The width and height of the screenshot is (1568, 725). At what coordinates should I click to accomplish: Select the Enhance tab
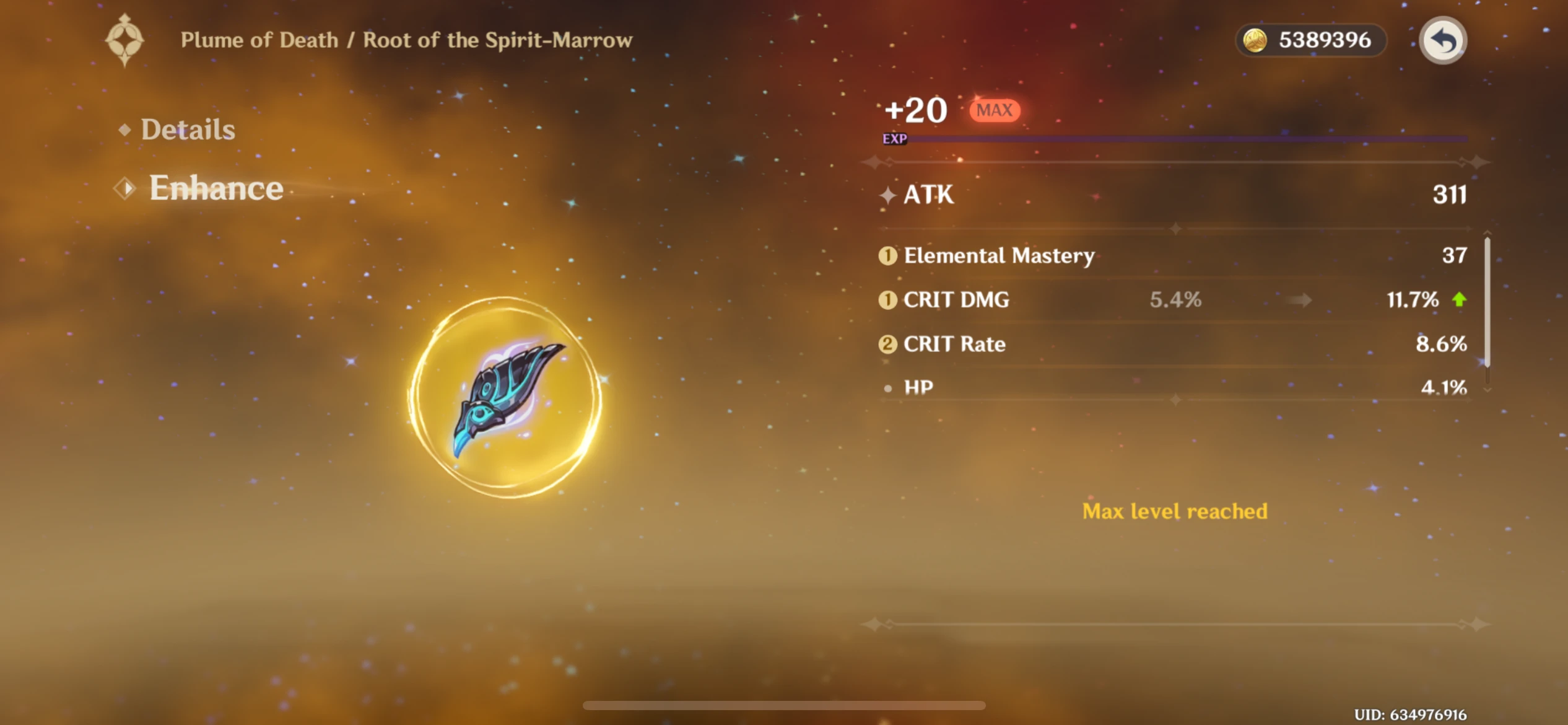tap(216, 188)
